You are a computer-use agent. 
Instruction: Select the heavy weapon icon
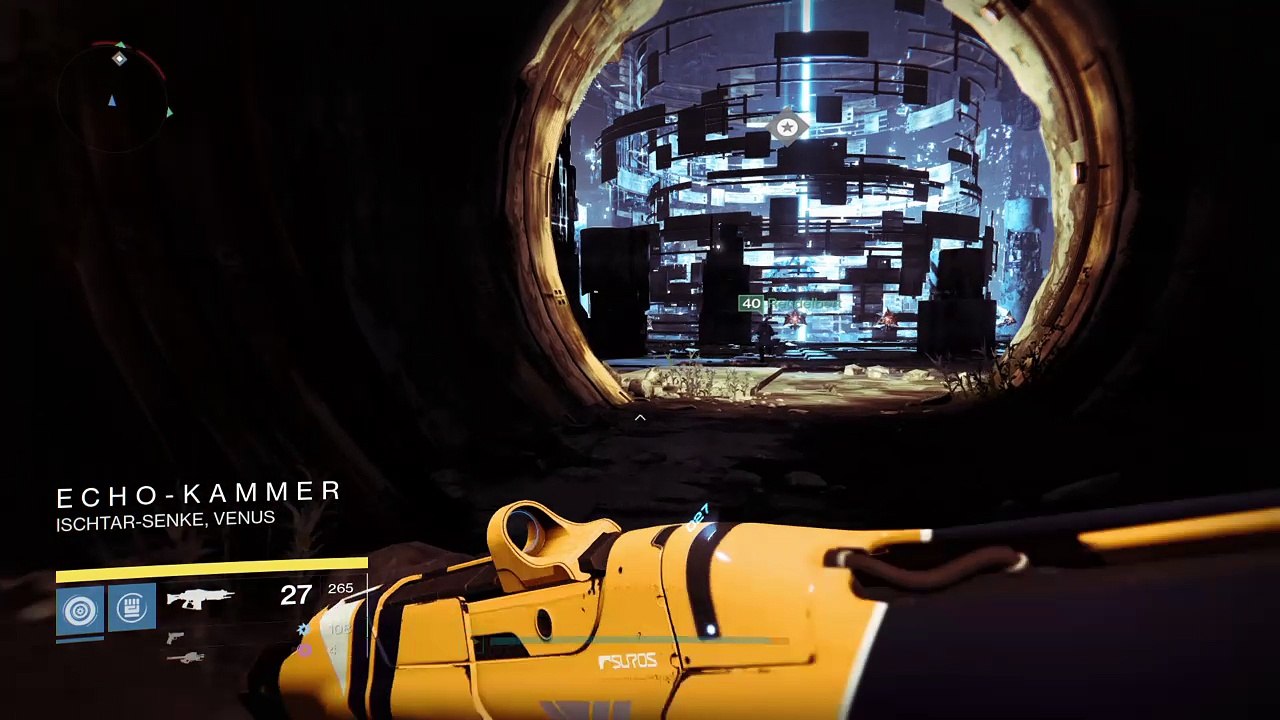(x=186, y=657)
